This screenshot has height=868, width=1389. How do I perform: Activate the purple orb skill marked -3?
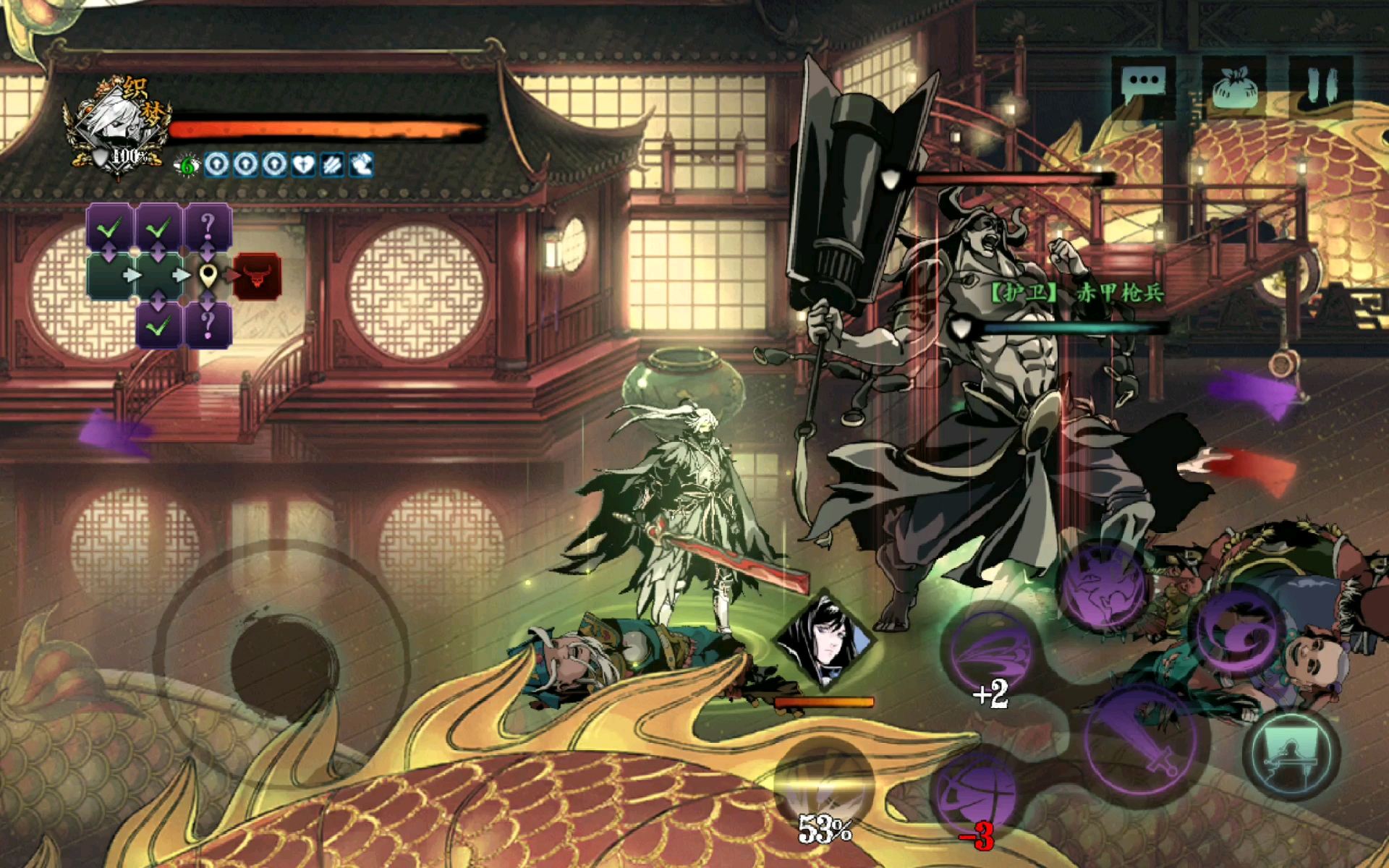click(x=977, y=793)
